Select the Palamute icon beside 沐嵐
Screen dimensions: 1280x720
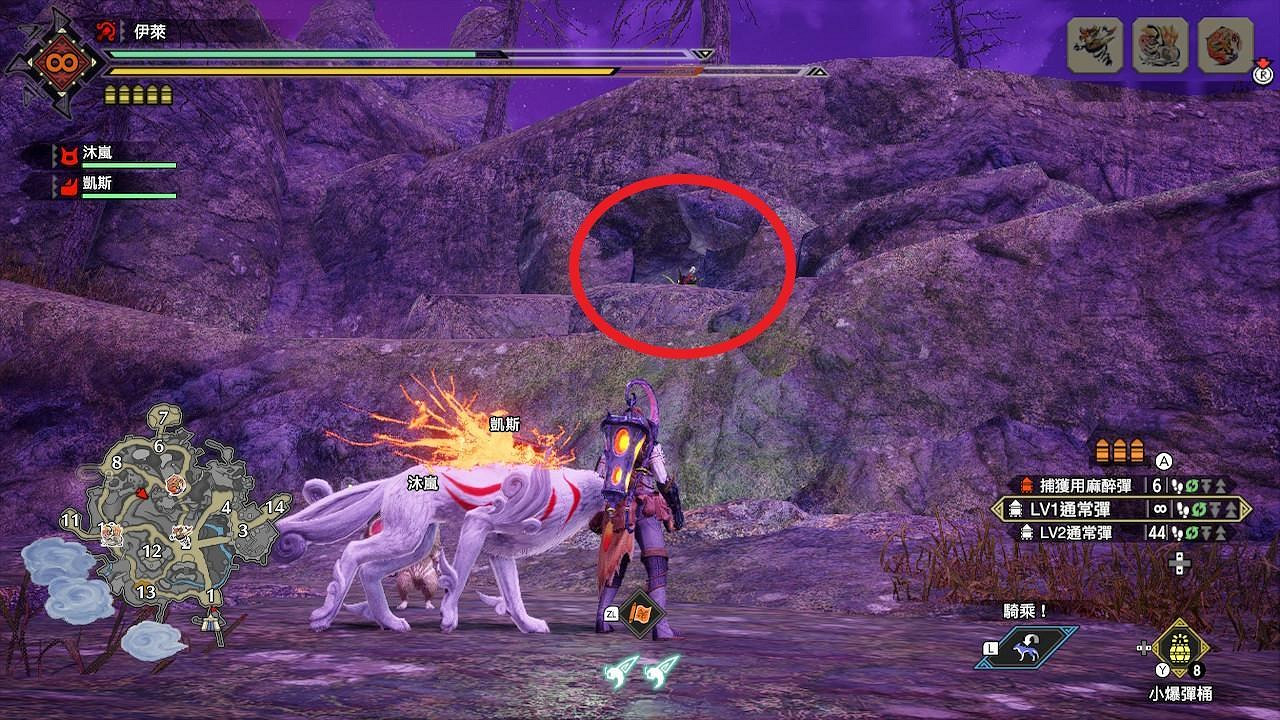point(68,153)
